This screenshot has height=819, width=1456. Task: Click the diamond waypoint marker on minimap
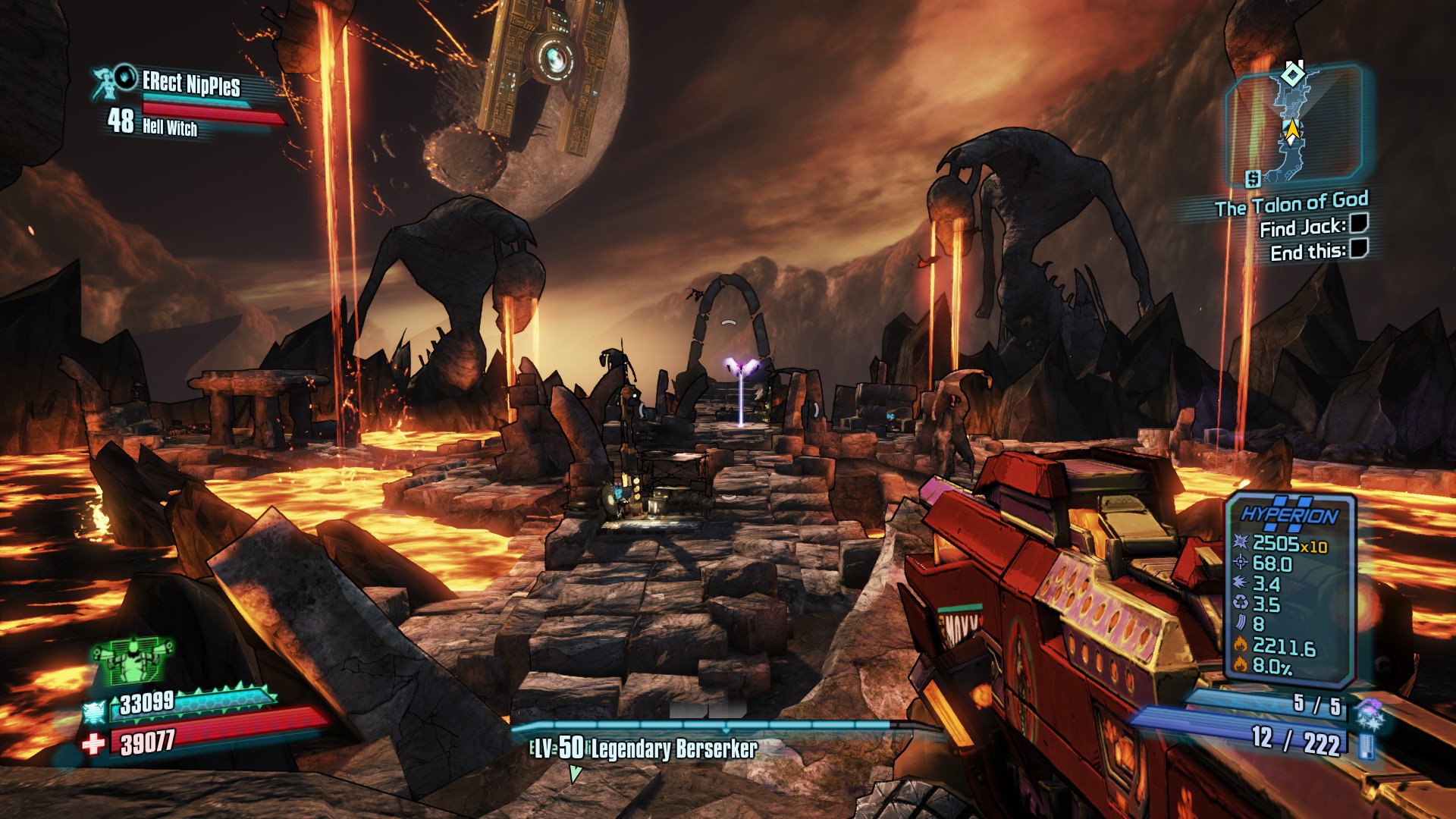coord(1291,74)
